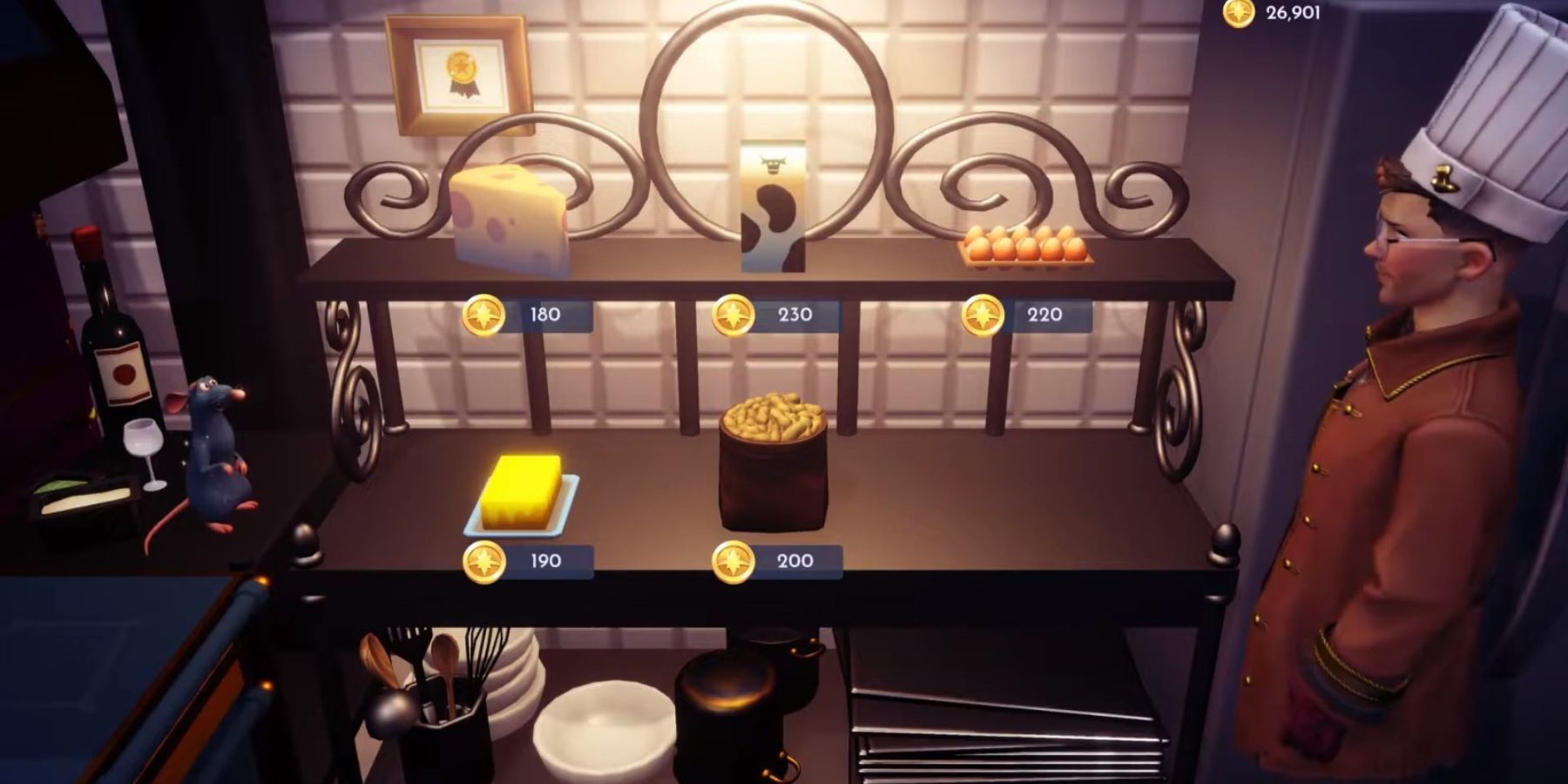Click the framed medal picture on the wall
The image size is (1568, 784).
(457, 74)
